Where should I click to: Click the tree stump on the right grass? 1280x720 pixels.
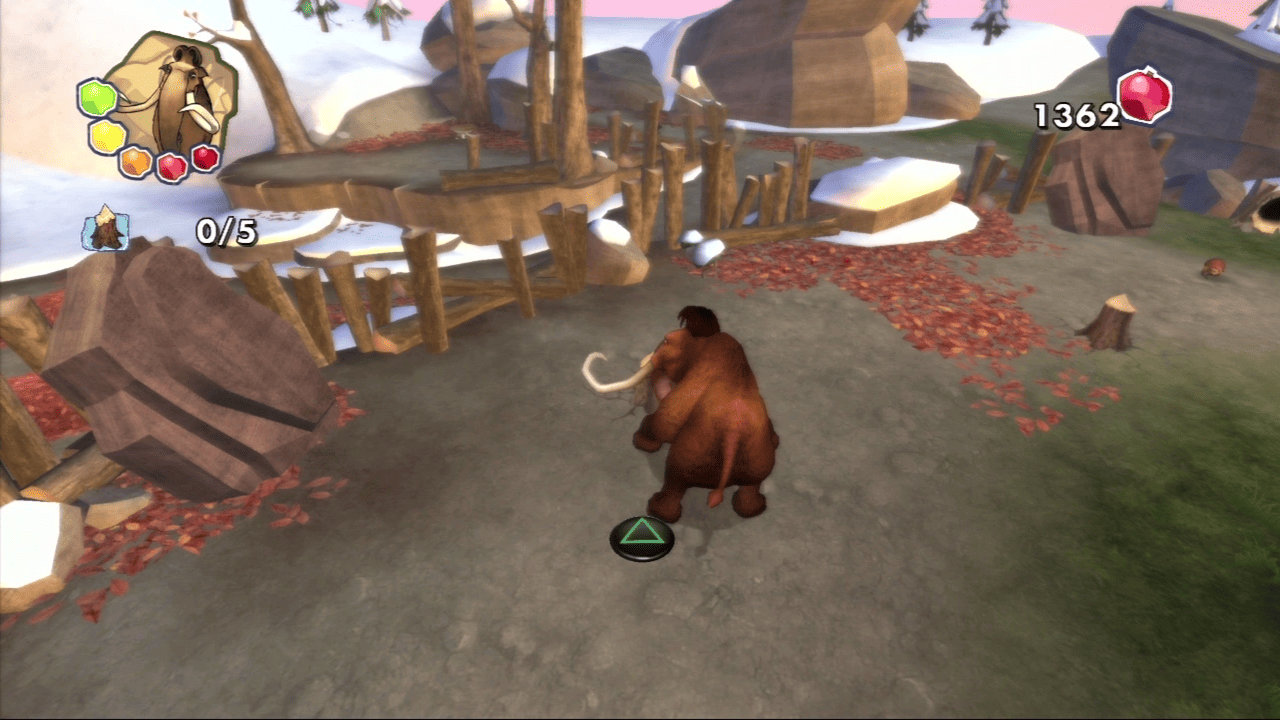coord(1113,318)
